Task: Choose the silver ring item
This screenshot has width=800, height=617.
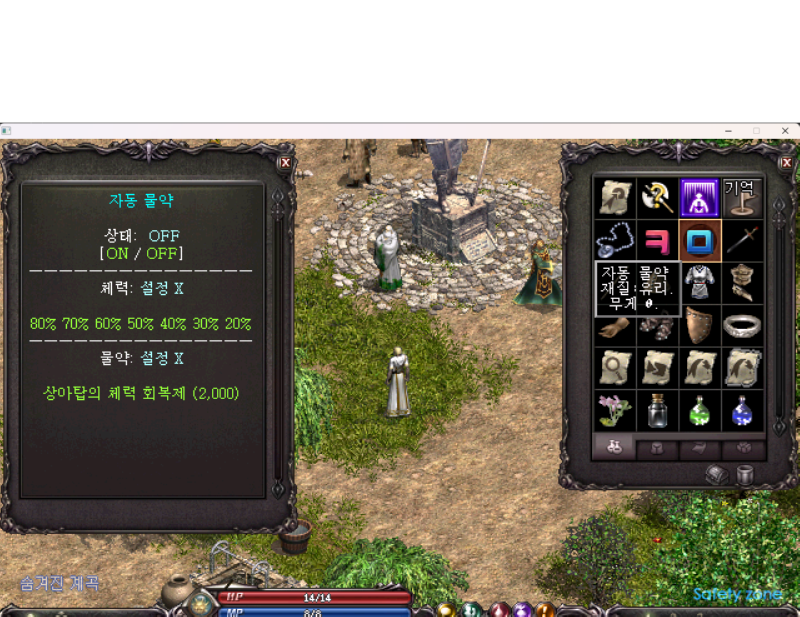Action: [743, 326]
